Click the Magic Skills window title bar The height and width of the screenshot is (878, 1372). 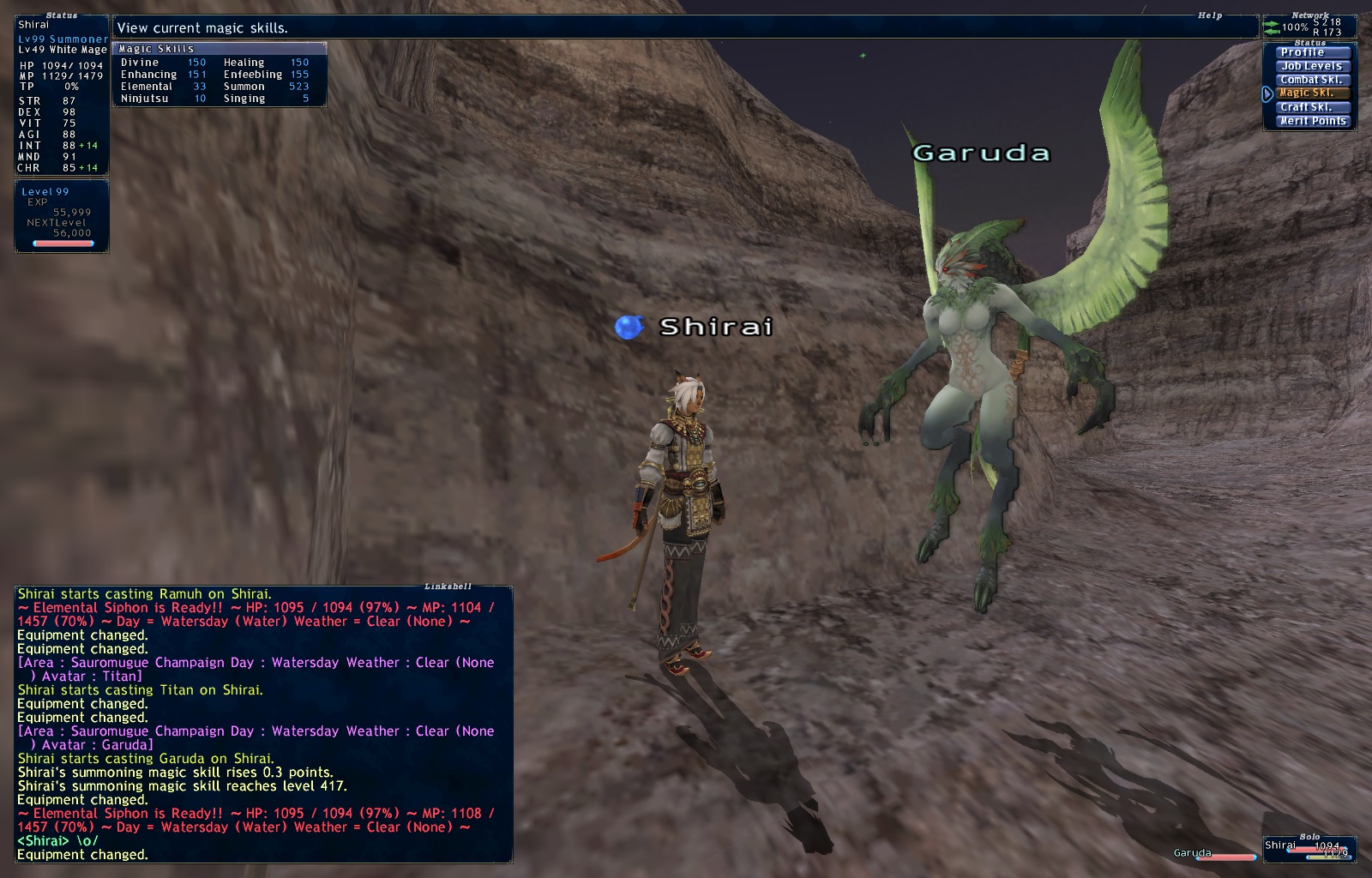(154, 49)
